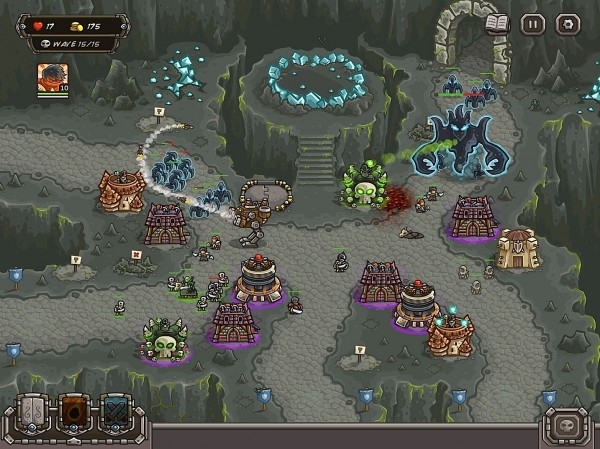This screenshot has height=449, width=600.
Task: Activate the stone tablet rune spell
Action: pos(34,414)
